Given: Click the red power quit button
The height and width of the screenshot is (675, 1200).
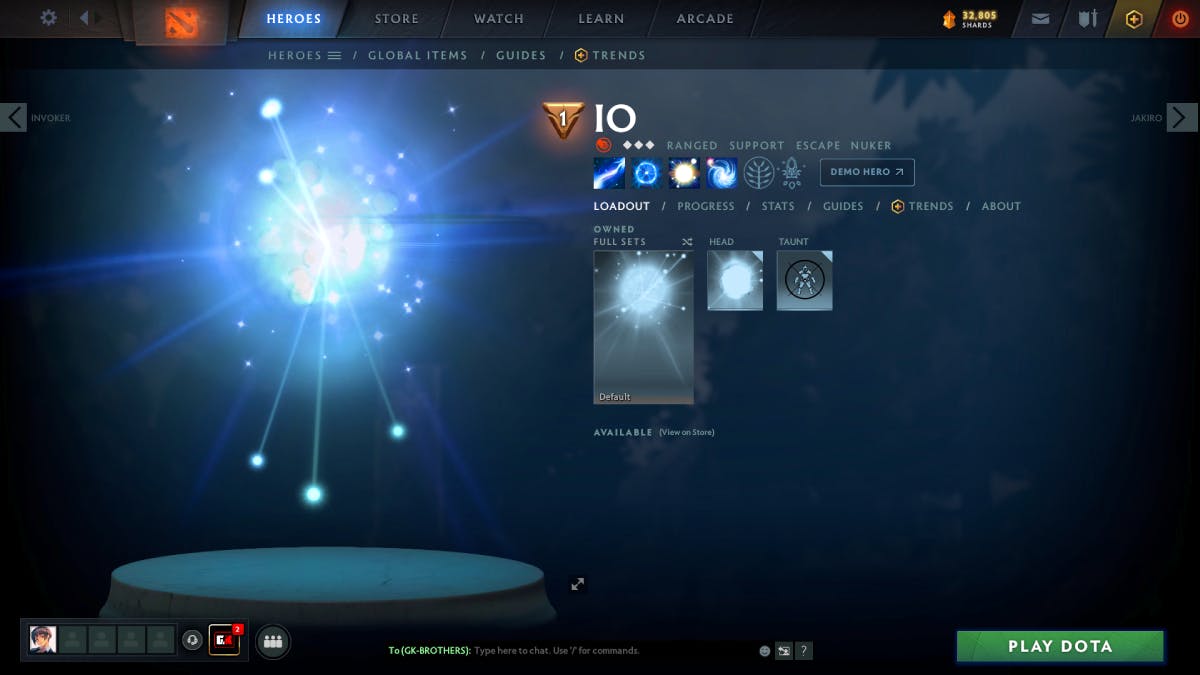Looking at the screenshot, I should pos(1180,19).
